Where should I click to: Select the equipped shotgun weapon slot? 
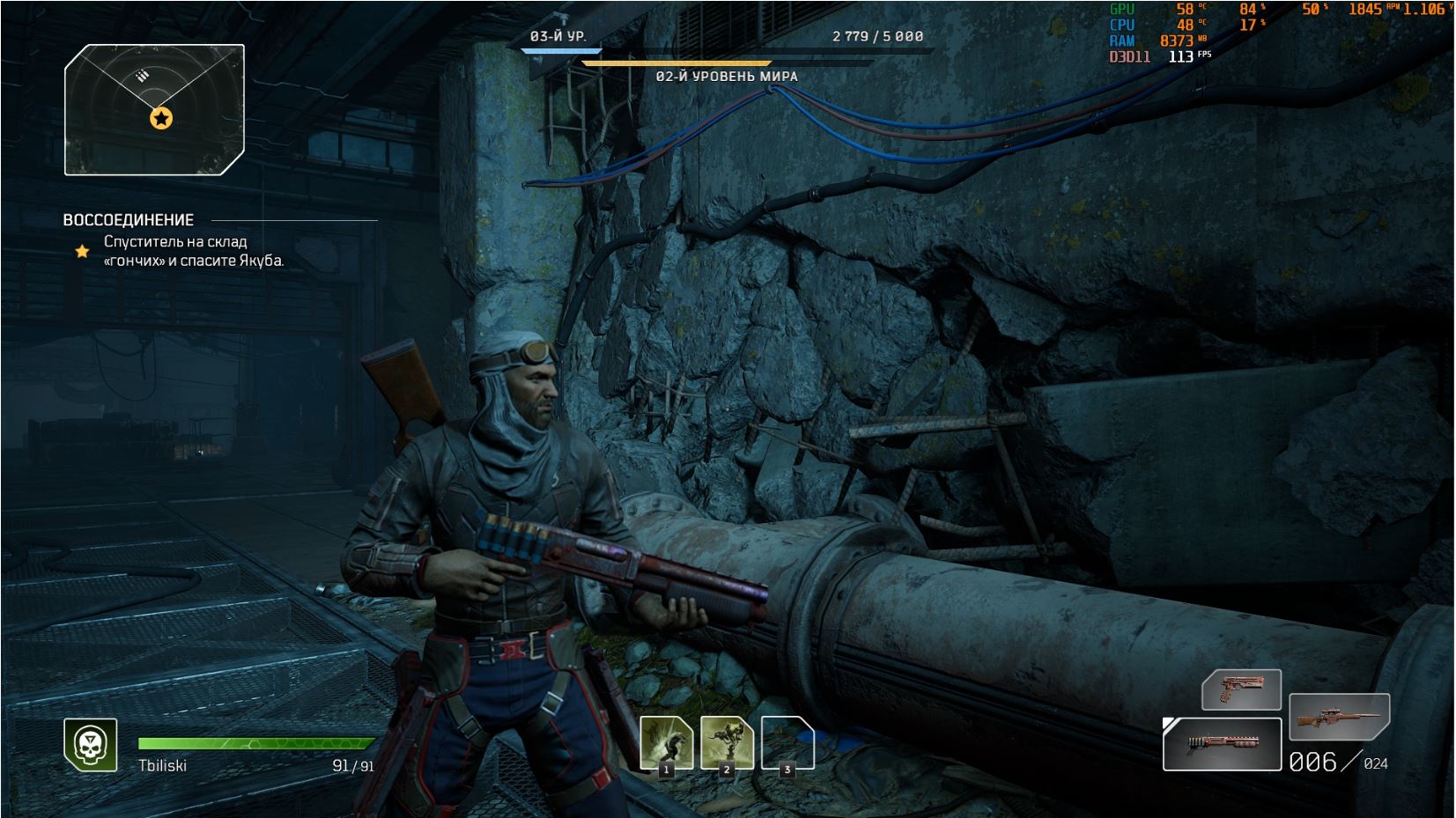click(1223, 744)
